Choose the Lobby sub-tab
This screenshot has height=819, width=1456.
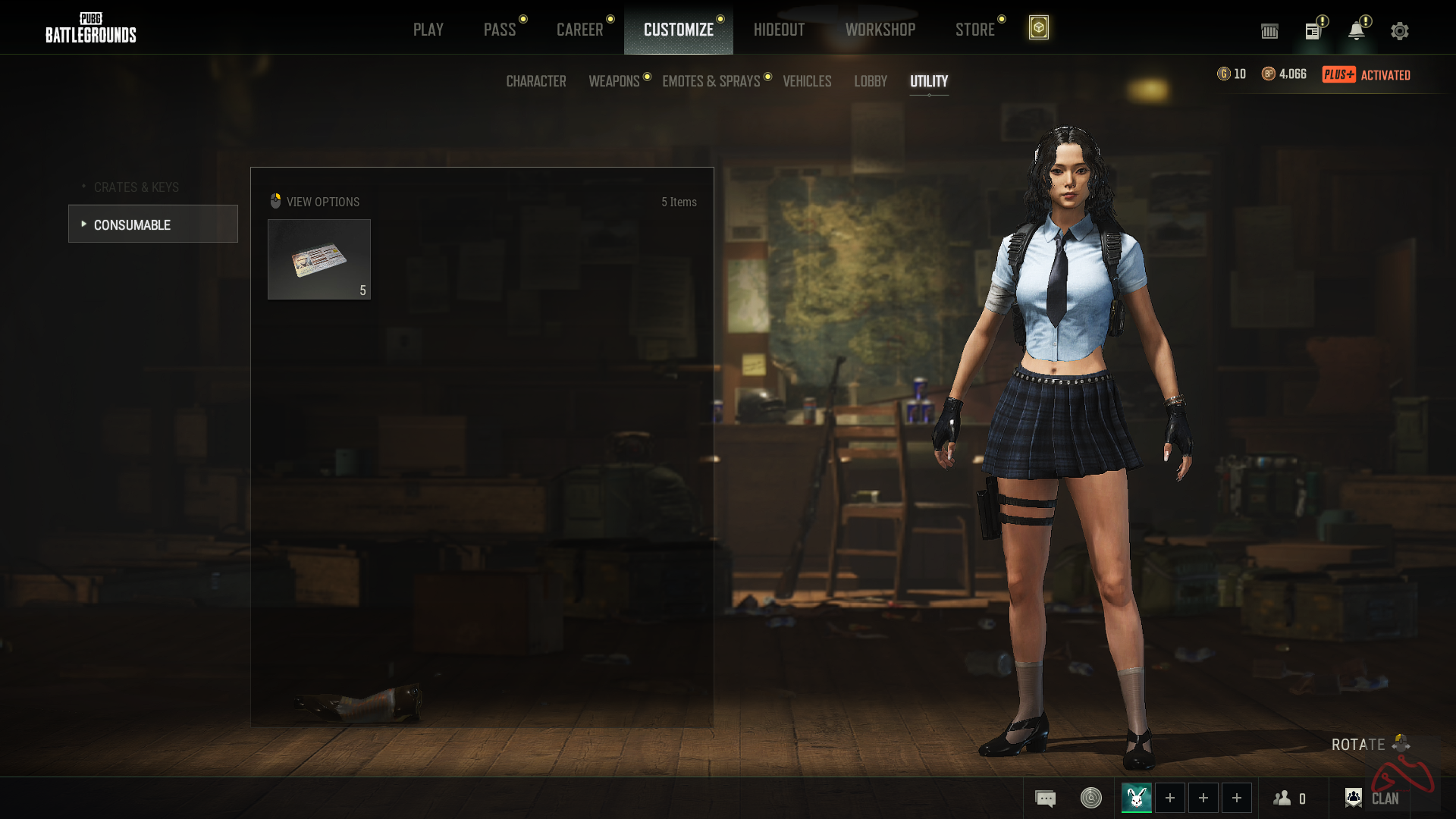(x=871, y=81)
